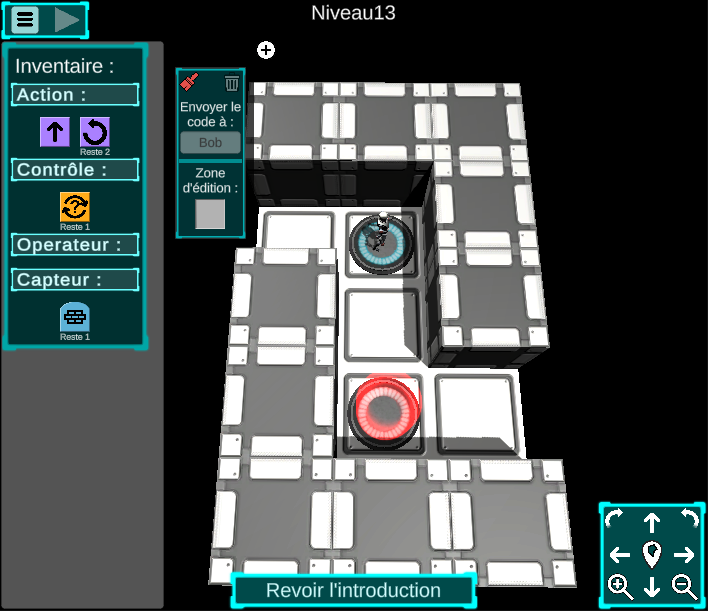
Task: Pan the camera down
Action: point(652,588)
